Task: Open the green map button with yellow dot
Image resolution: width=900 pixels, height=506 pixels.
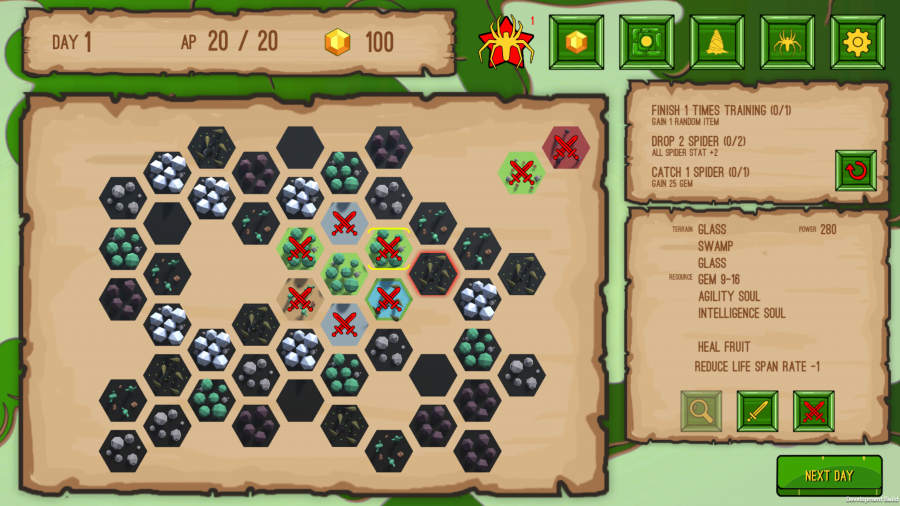Action: [x=646, y=42]
